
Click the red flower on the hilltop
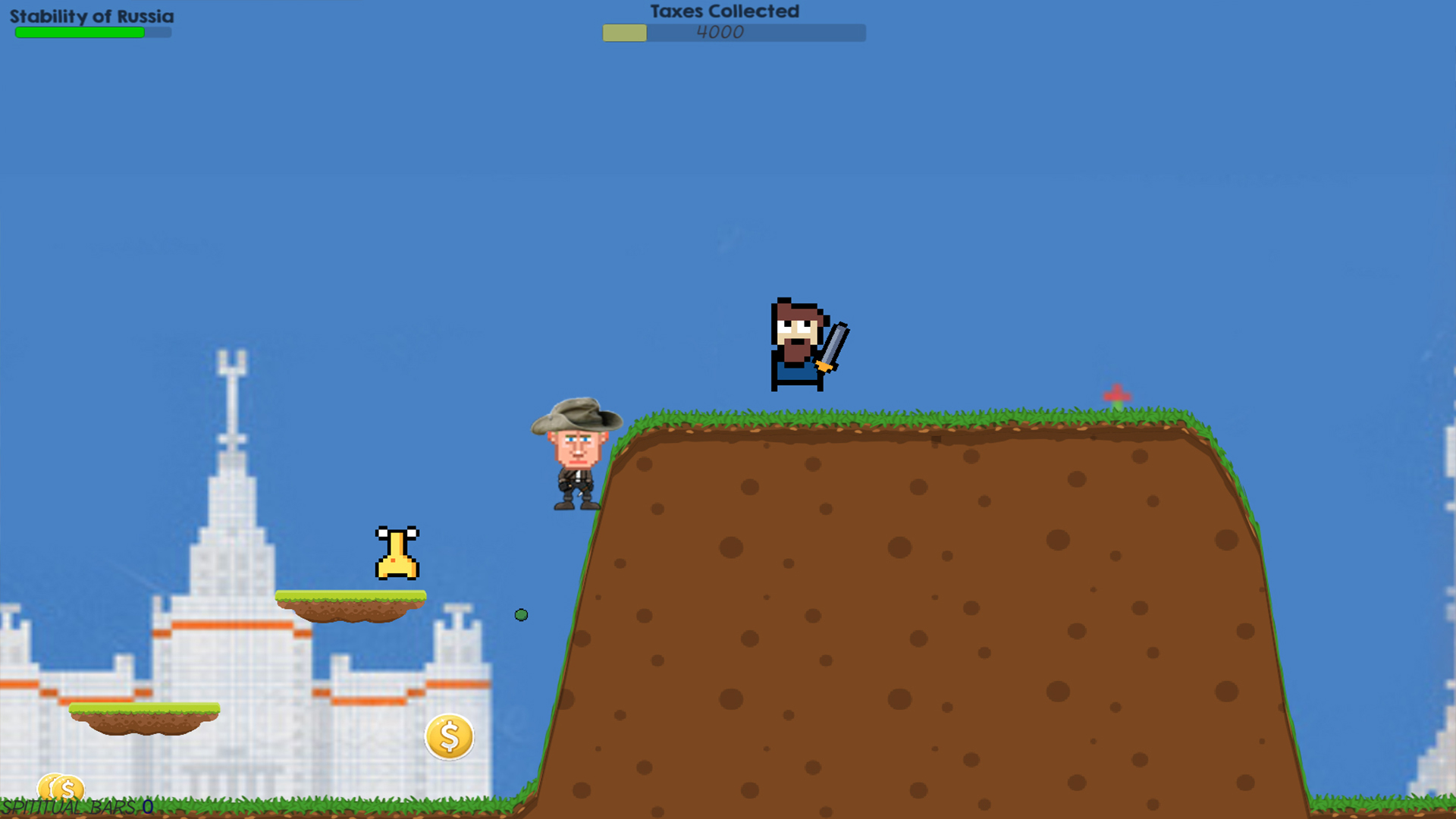pos(1119,394)
